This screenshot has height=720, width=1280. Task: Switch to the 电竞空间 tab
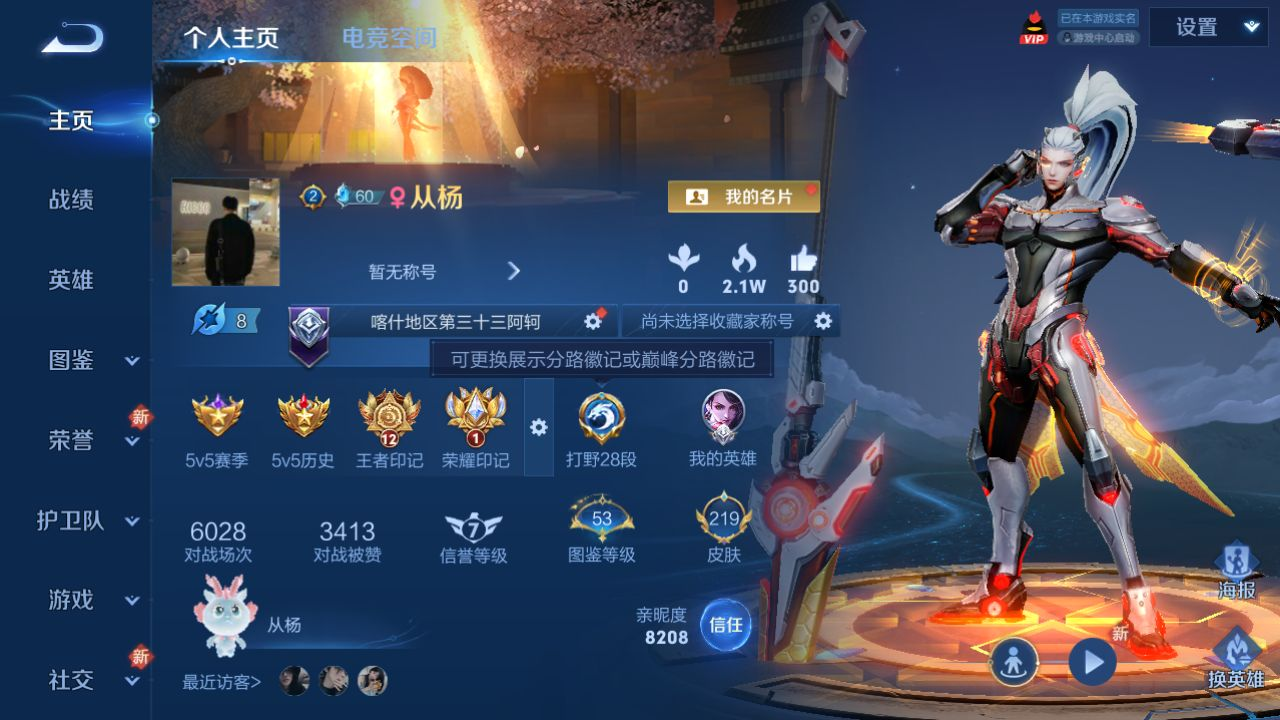click(389, 39)
